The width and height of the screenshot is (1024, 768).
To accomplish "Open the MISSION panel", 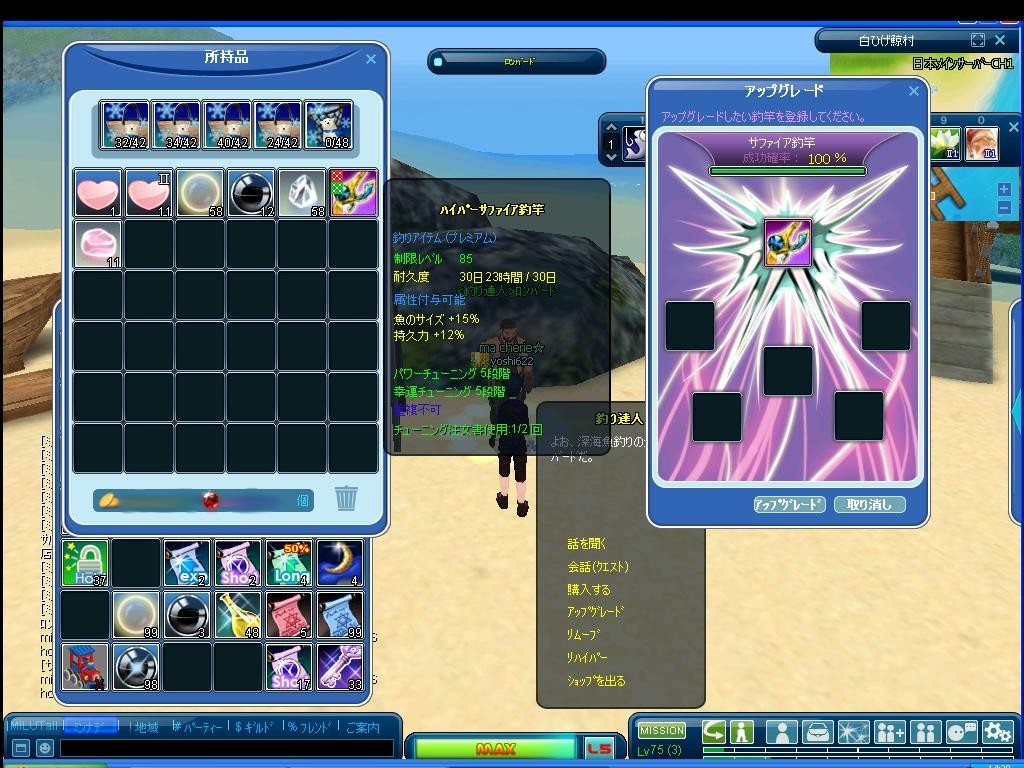I will (x=662, y=731).
